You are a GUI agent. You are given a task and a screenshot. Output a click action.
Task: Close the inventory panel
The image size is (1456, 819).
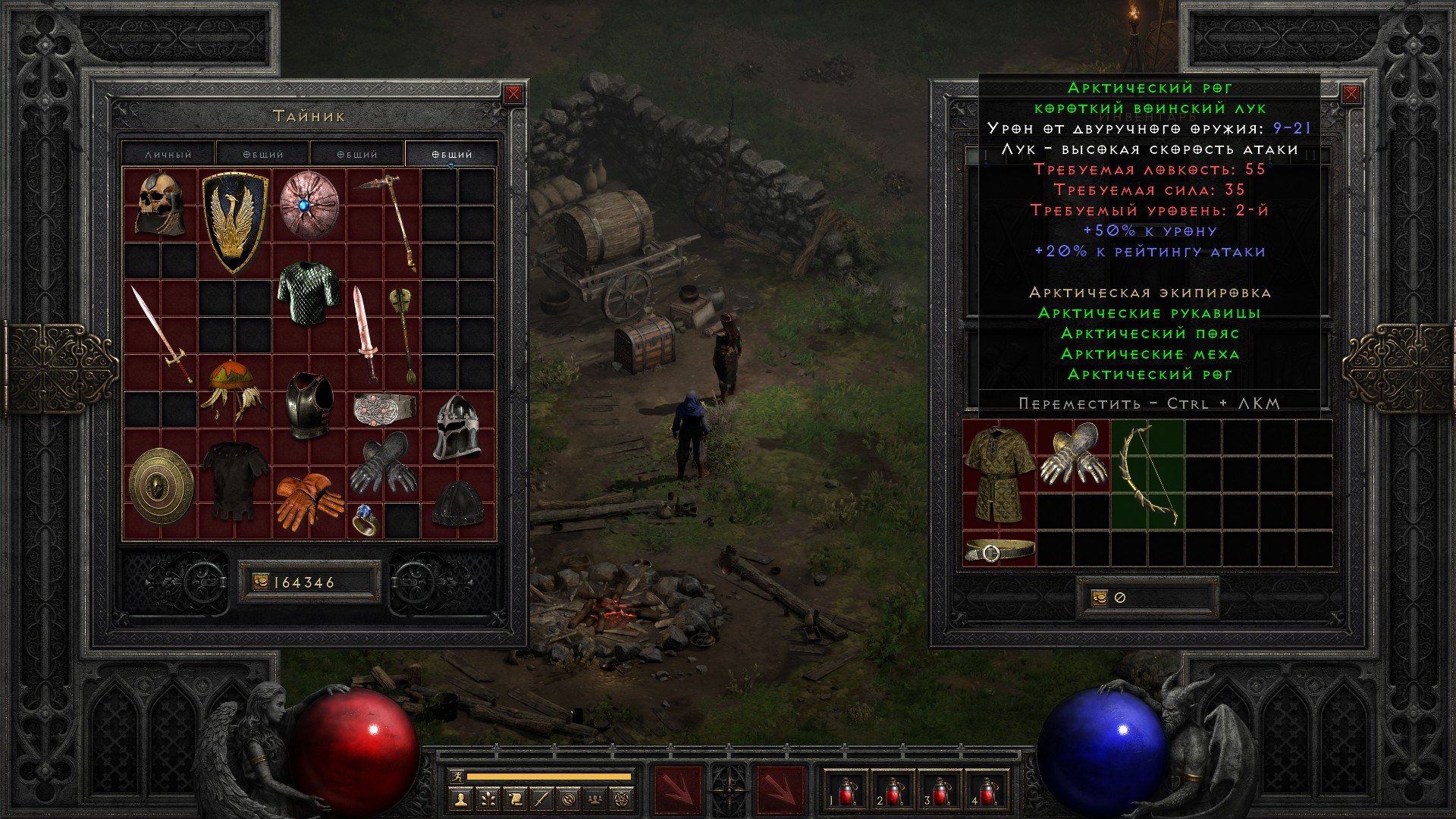pyautogui.click(x=1351, y=94)
